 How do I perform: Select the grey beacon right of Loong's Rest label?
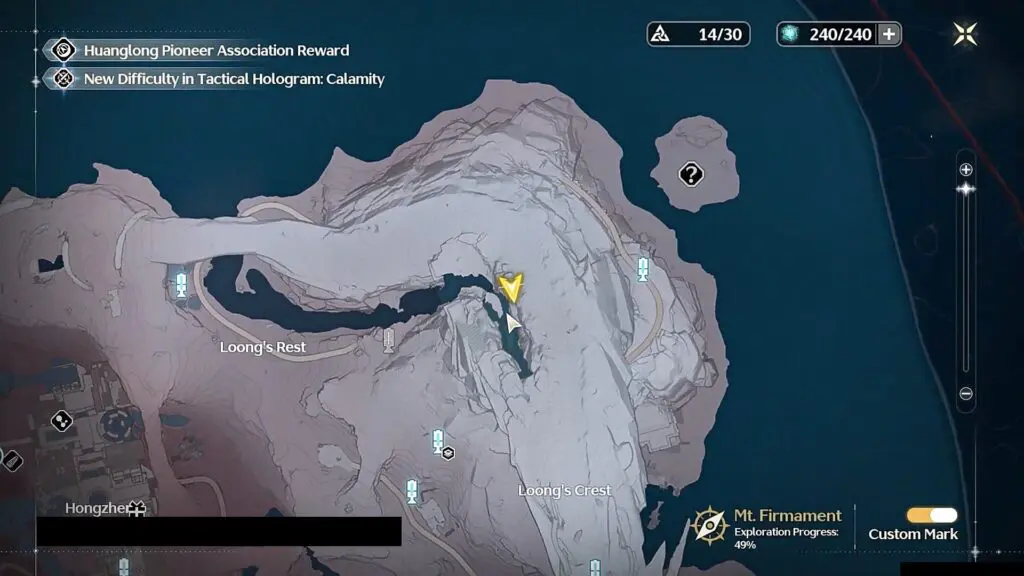(389, 342)
